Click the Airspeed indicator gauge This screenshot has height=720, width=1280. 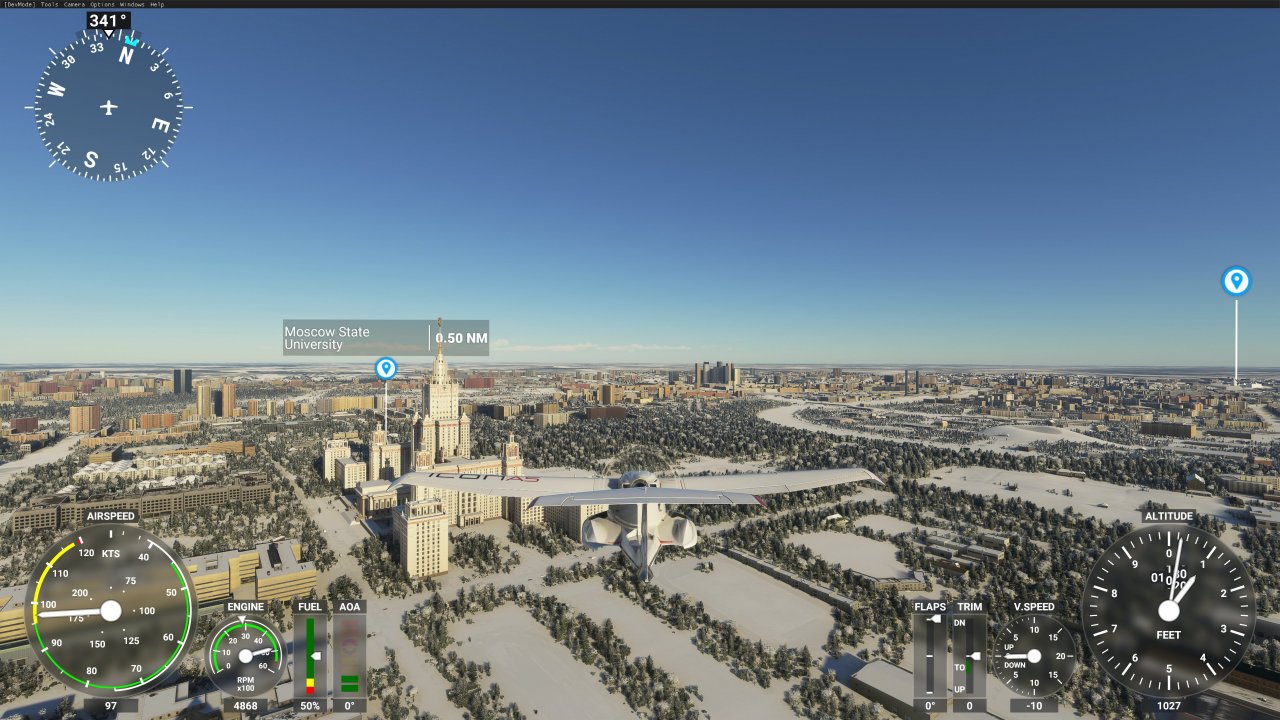pyautogui.click(x=110, y=610)
